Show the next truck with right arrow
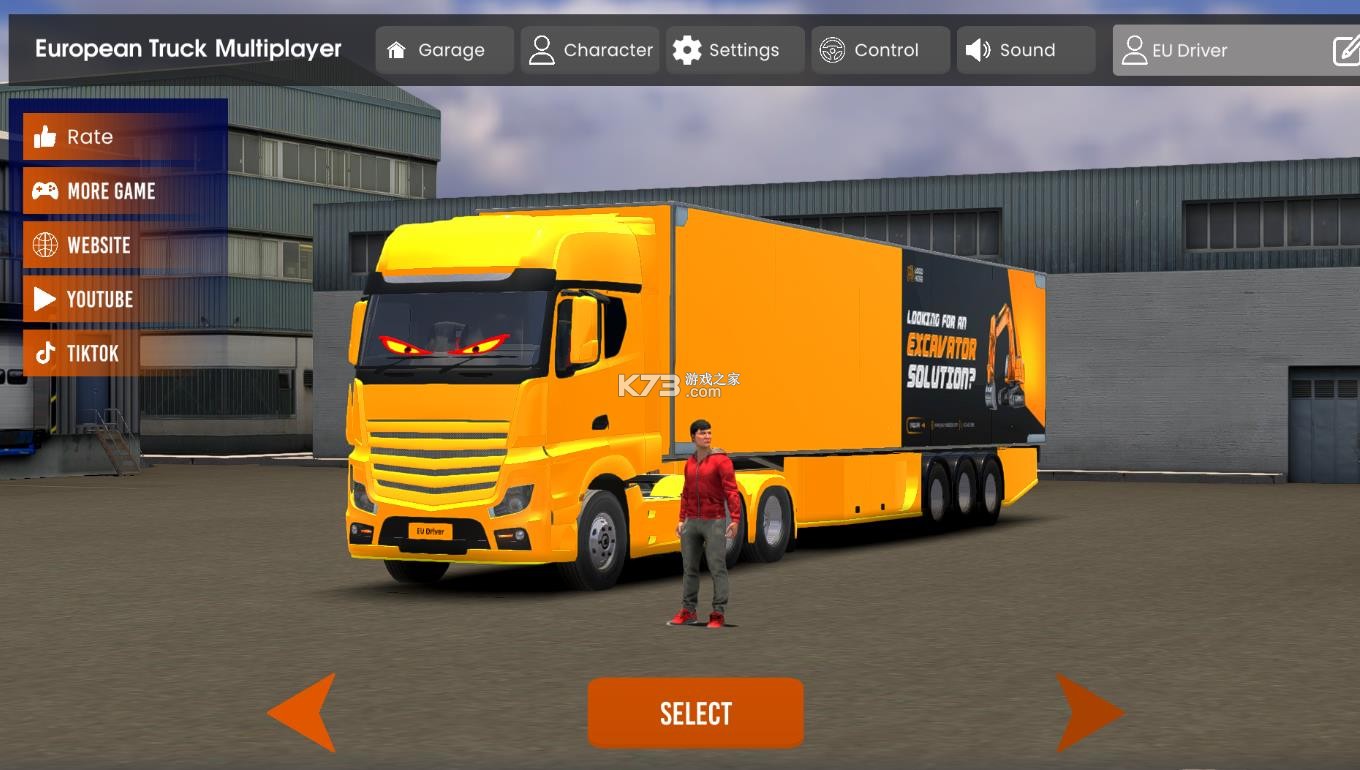 (1089, 713)
